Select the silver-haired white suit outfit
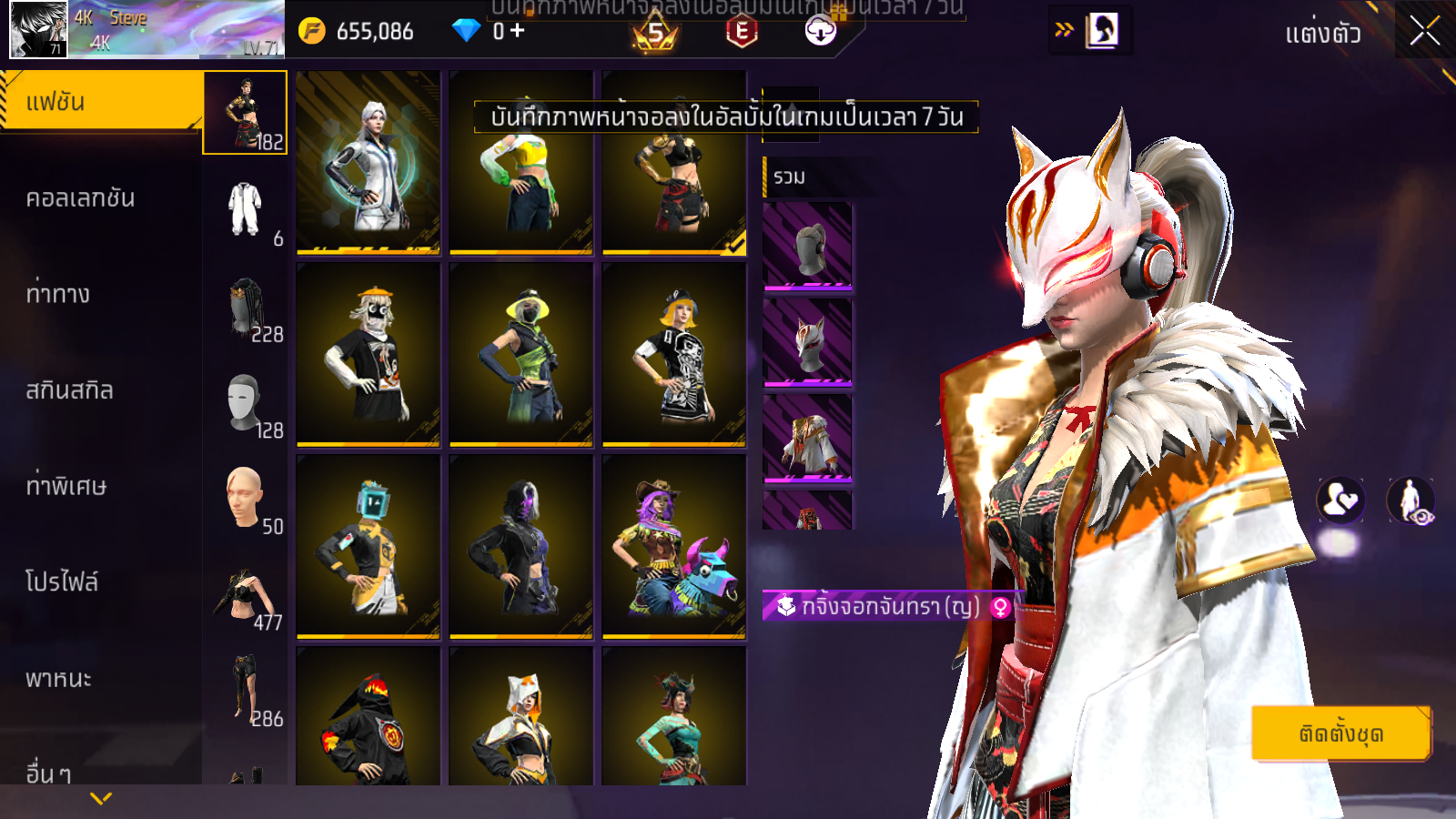1456x819 pixels. 368,164
